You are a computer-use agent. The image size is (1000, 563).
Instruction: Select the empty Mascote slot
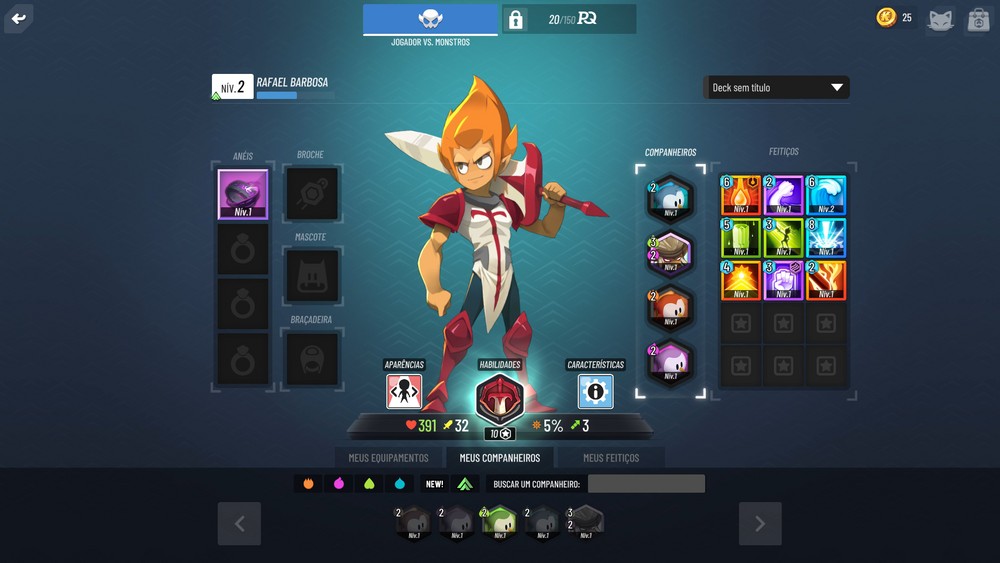pos(312,276)
